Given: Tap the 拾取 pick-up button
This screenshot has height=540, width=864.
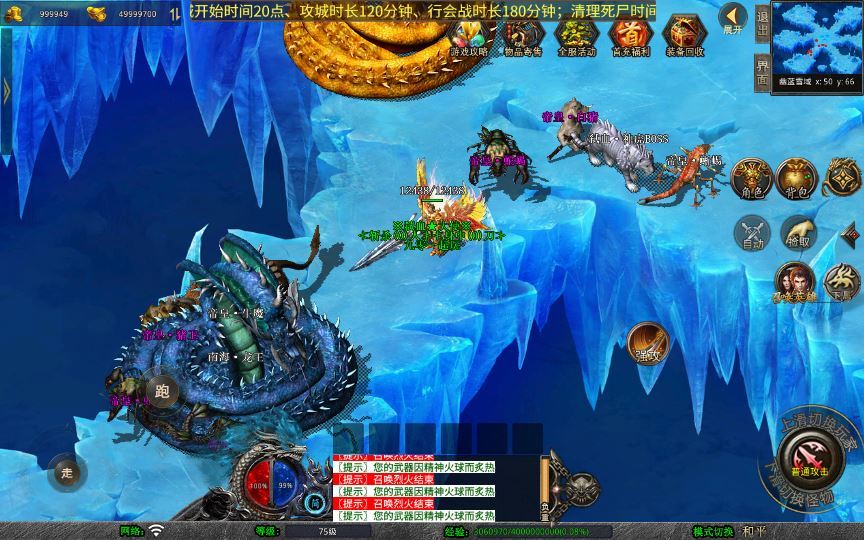Looking at the screenshot, I should (797, 234).
